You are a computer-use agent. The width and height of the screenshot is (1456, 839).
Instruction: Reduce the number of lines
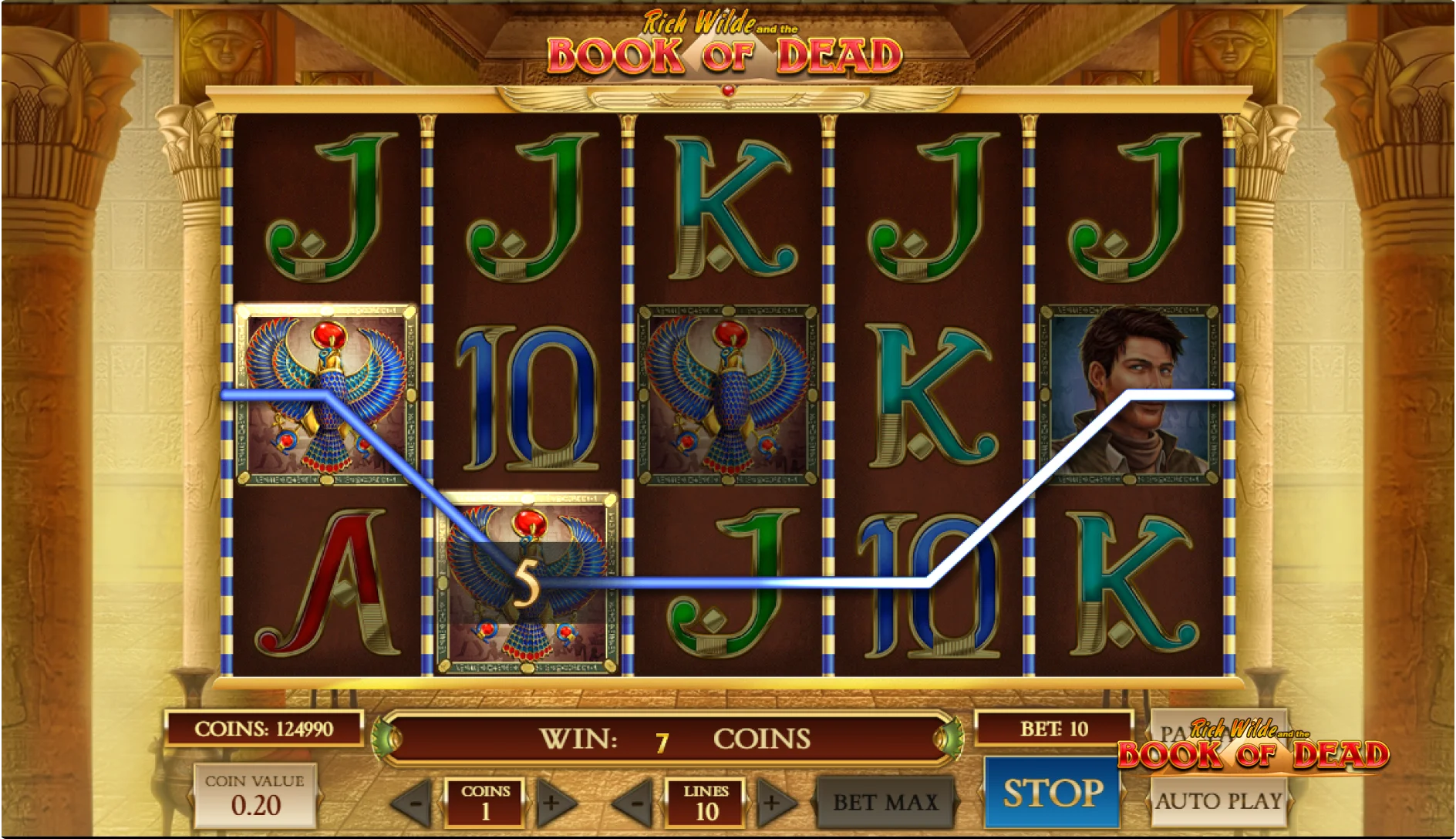(636, 803)
